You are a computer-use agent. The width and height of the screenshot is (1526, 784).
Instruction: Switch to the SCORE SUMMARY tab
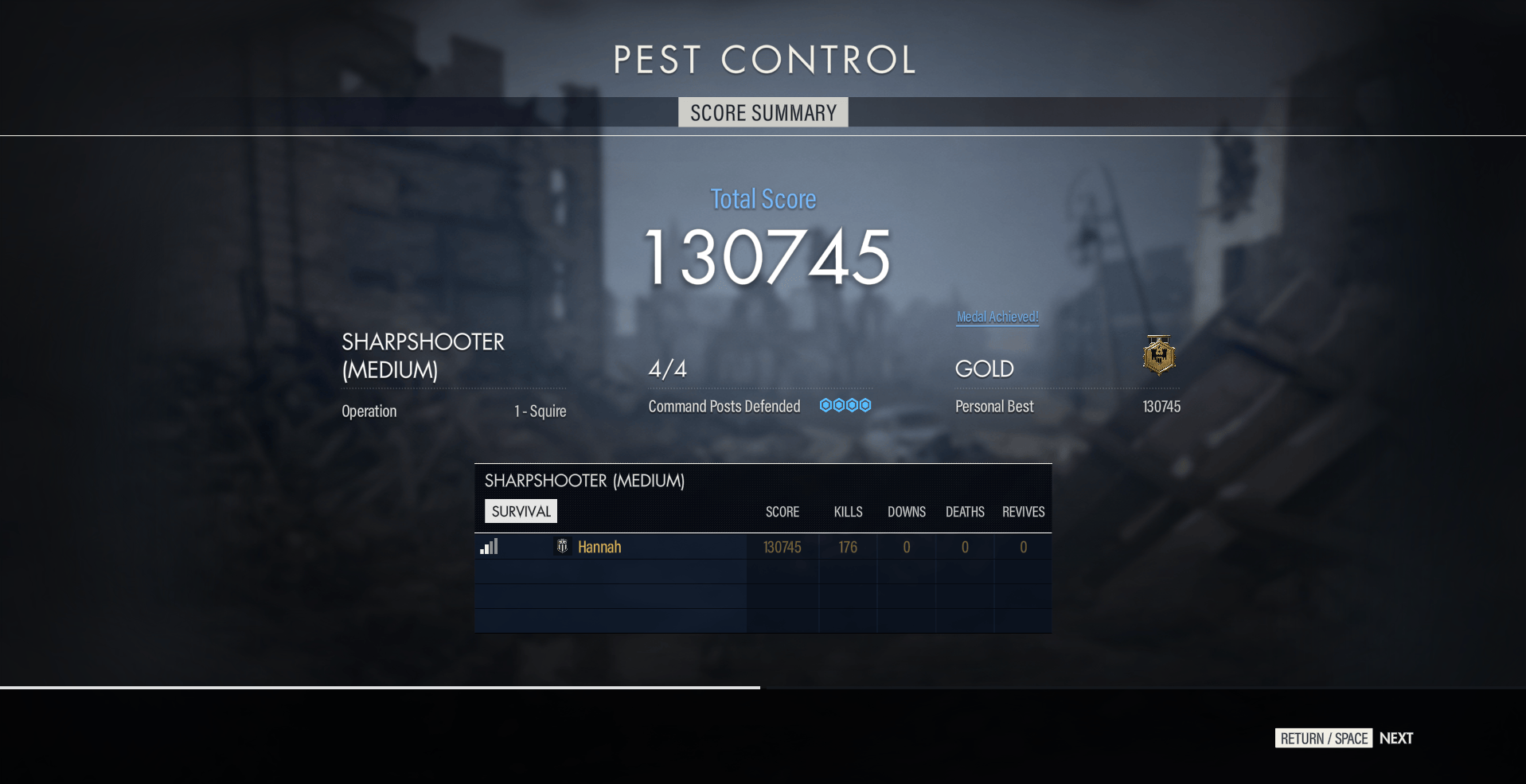pos(763,112)
